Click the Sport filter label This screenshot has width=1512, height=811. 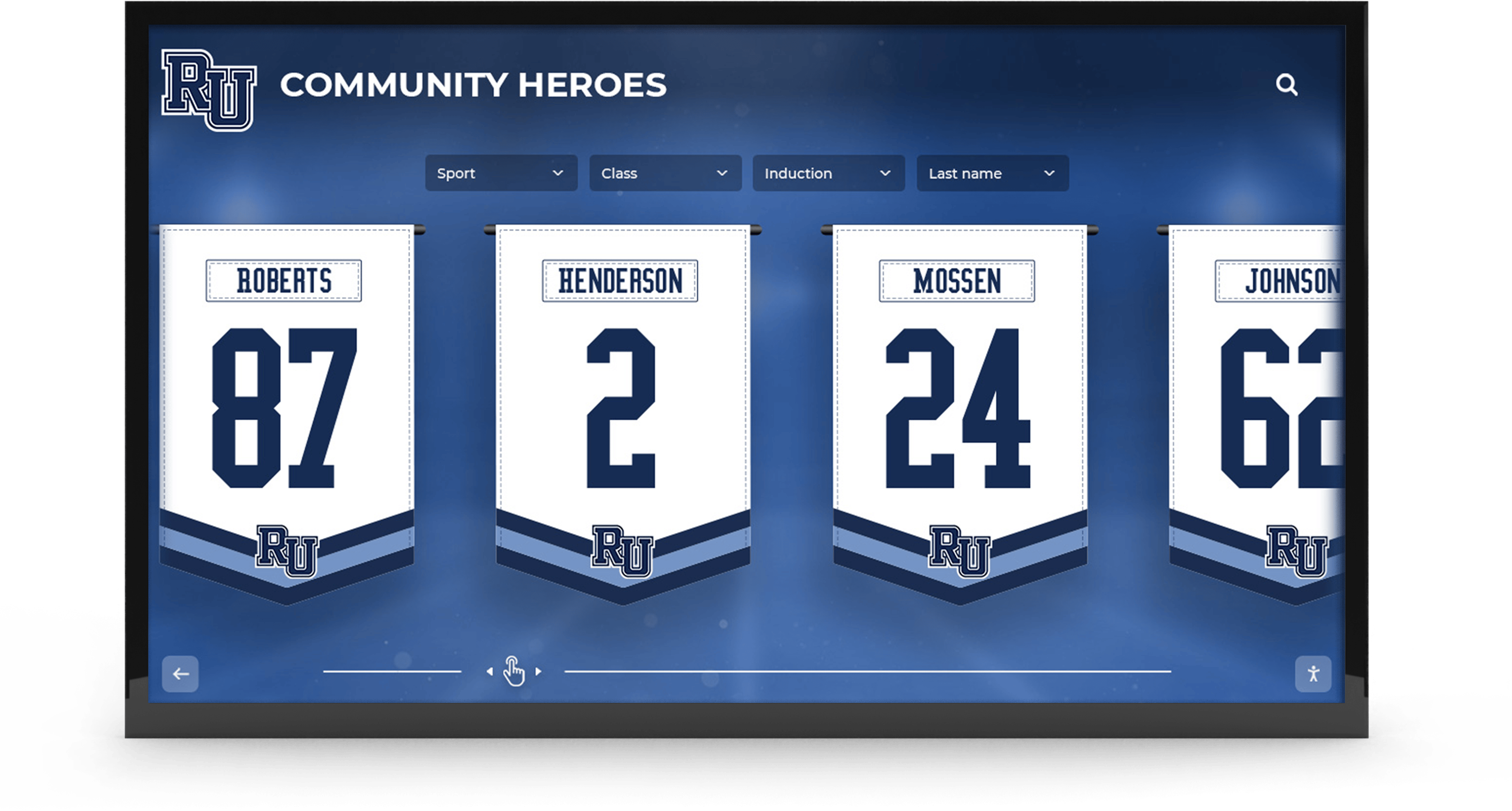pyautogui.click(x=457, y=173)
